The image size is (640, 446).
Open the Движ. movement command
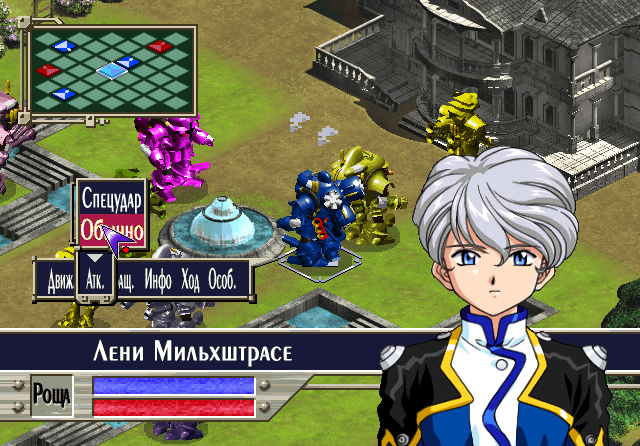click(60, 280)
